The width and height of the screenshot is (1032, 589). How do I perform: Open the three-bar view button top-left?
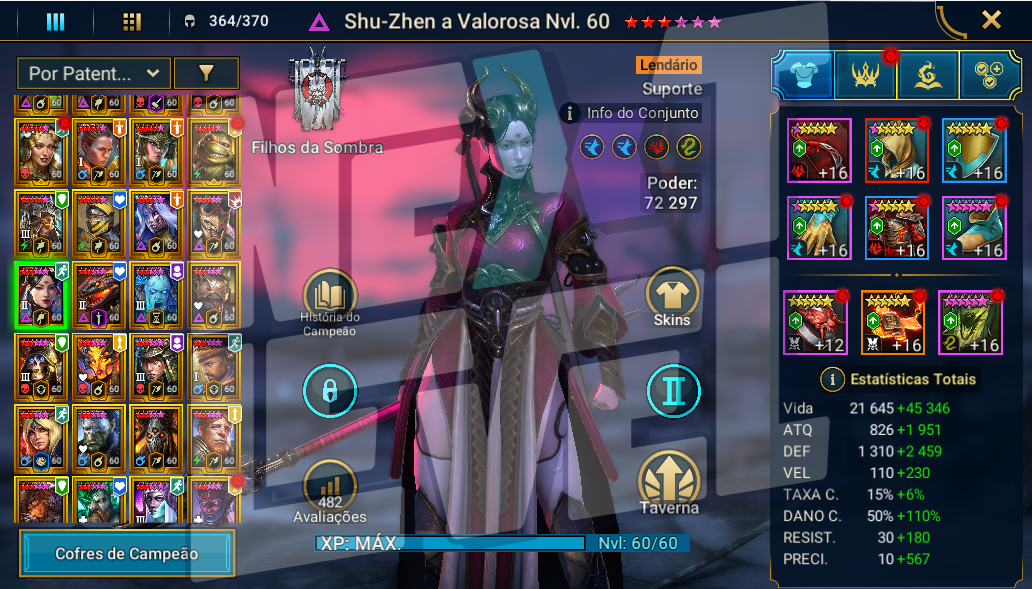(55, 21)
